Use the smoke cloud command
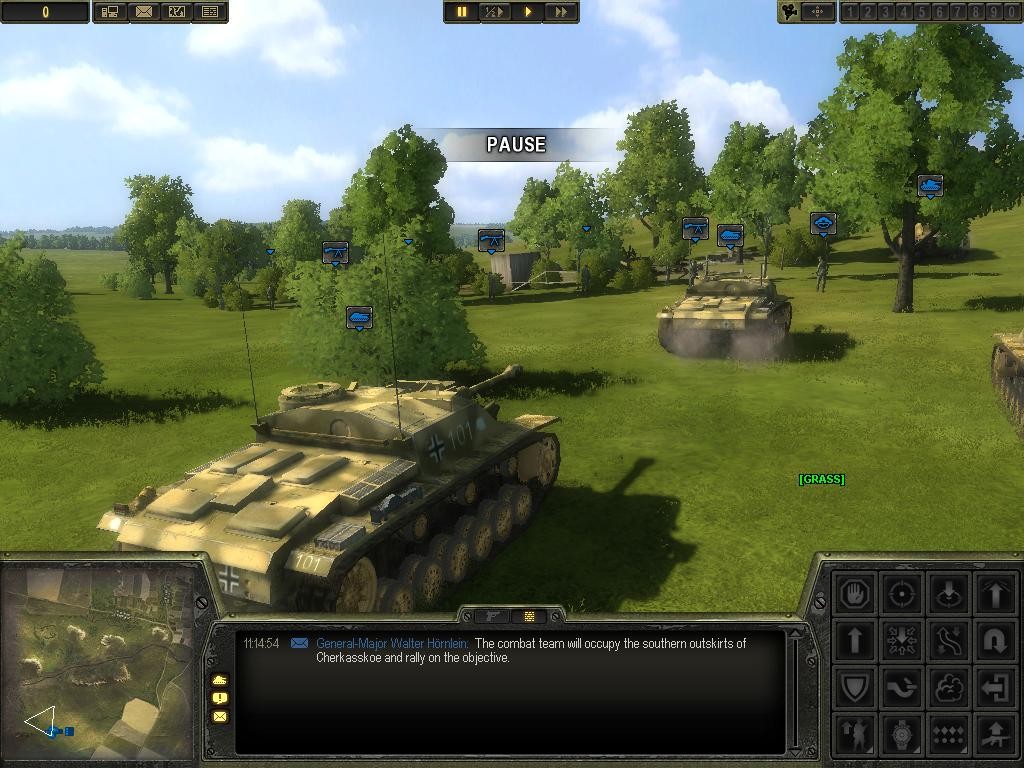 [948, 687]
